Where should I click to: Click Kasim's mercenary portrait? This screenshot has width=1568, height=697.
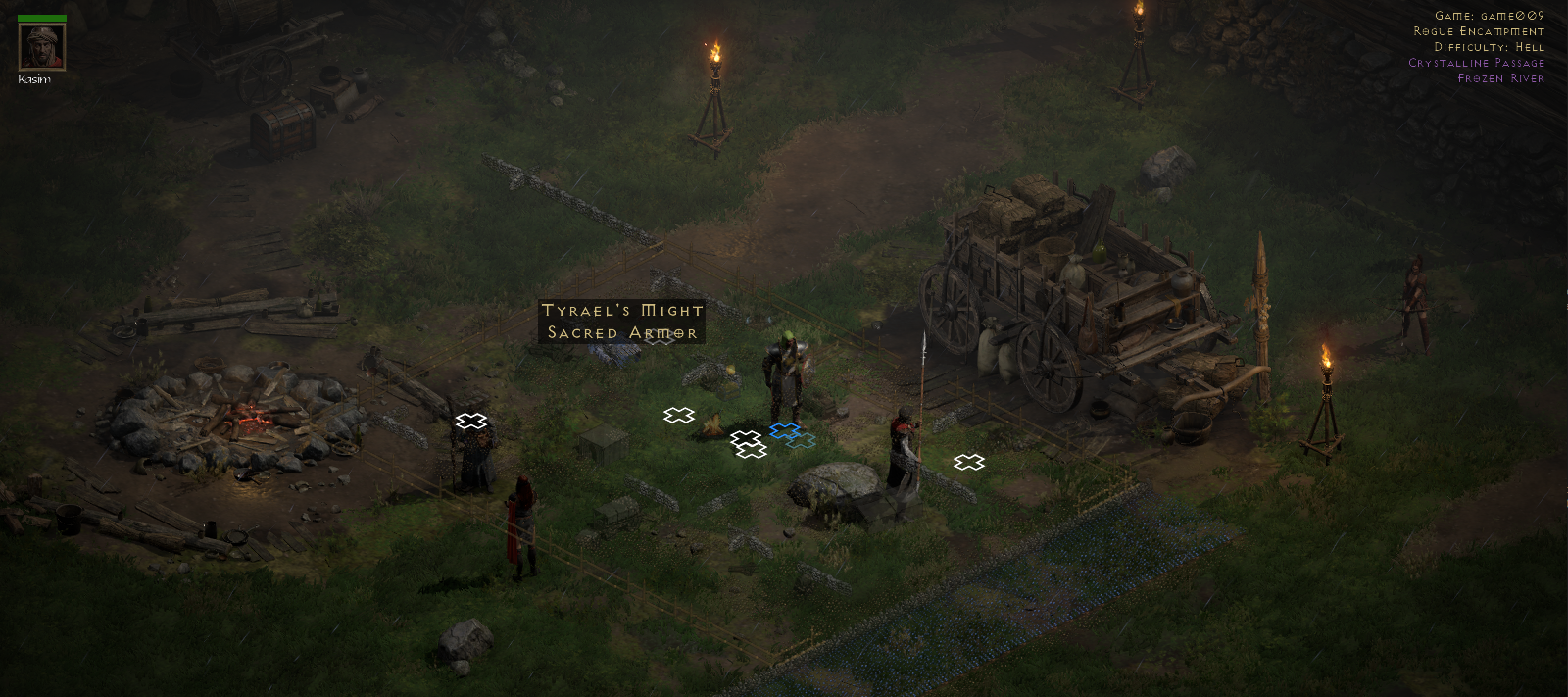pyautogui.click(x=42, y=46)
